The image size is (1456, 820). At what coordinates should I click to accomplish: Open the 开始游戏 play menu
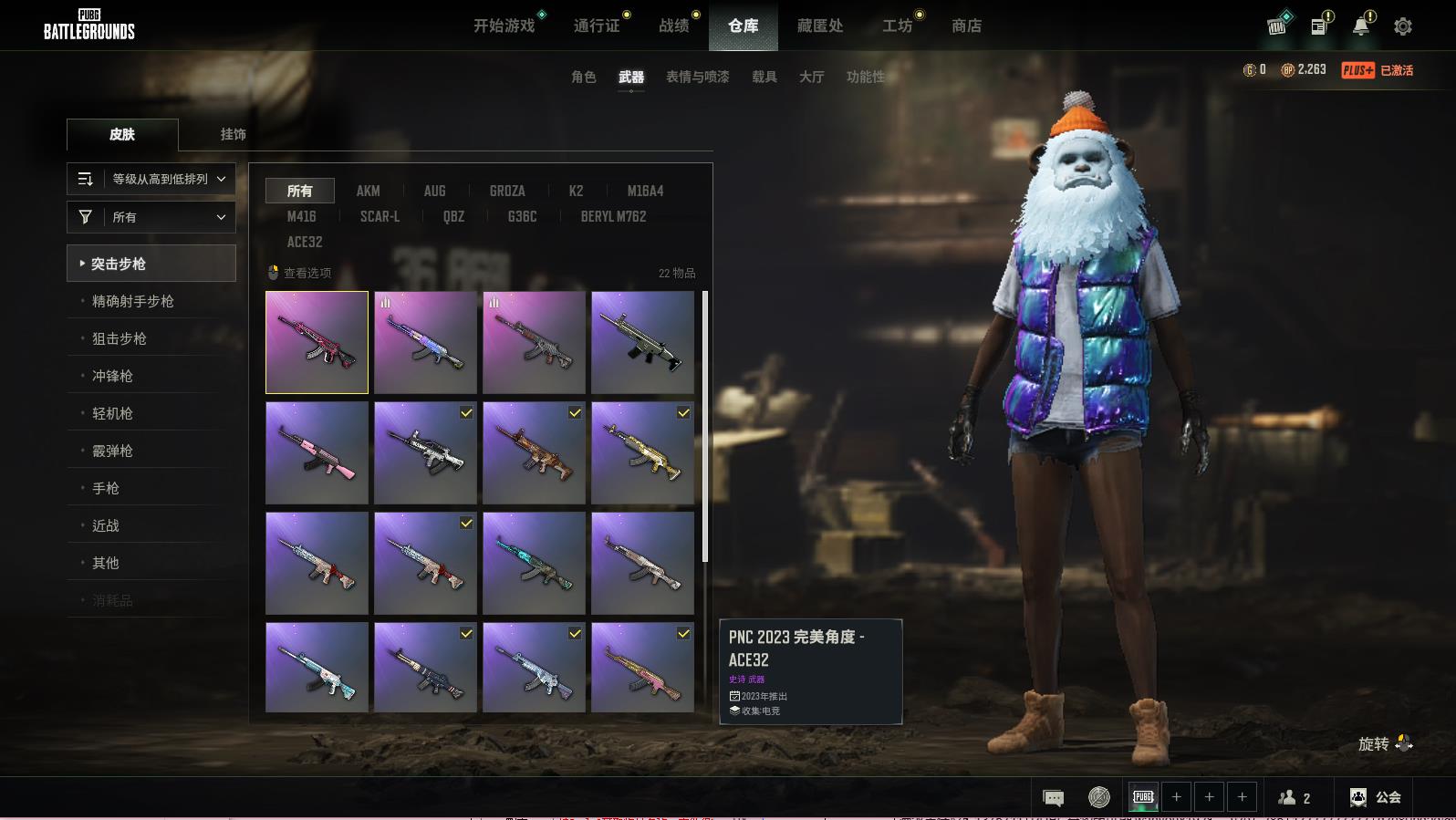504,26
